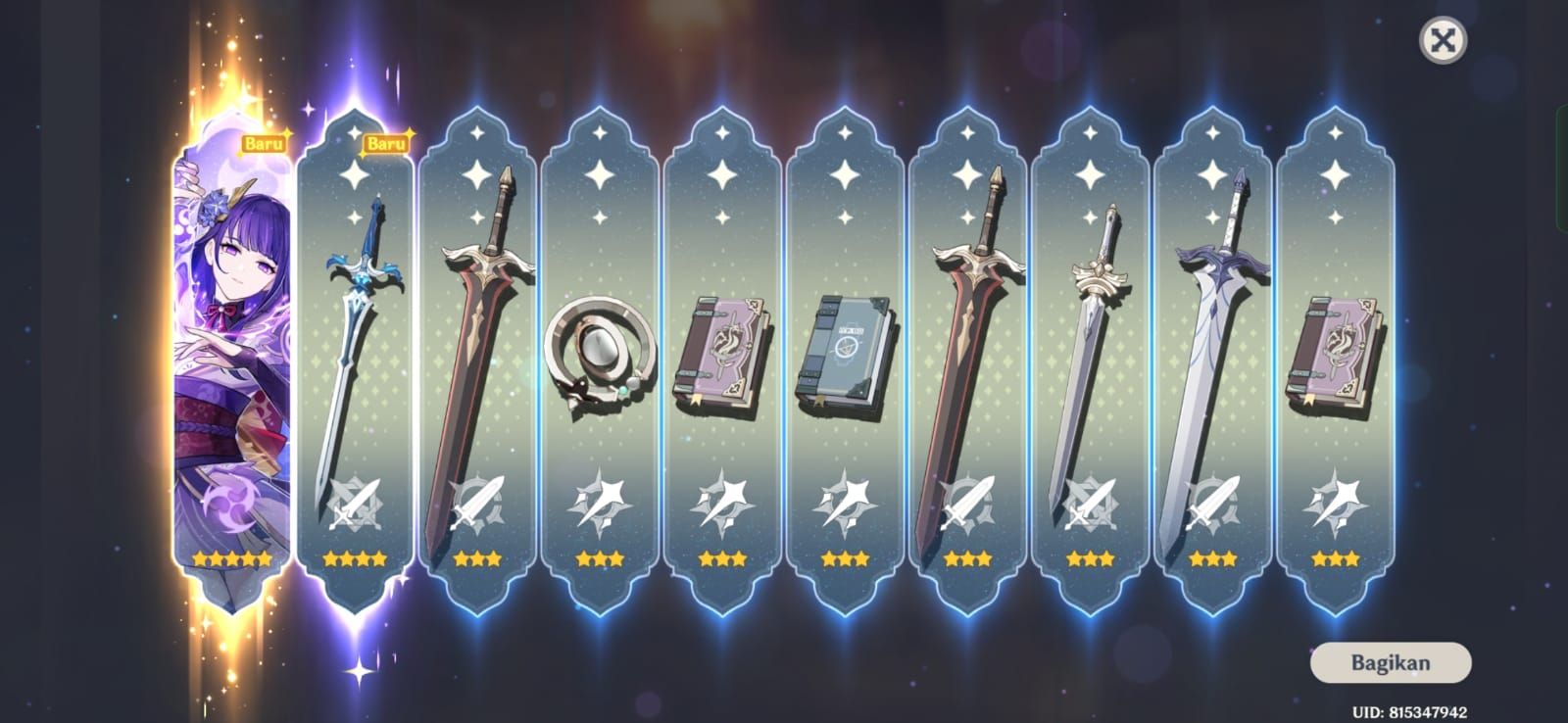This screenshot has width=1568, height=723.
Task: Select the purple Thrilling Tales book card
Action: 723,353
